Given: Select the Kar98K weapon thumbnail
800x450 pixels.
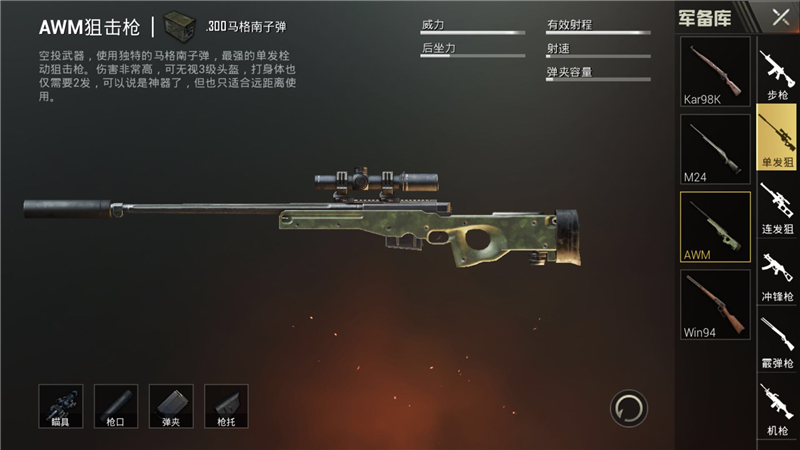Looking at the screenshot, I should (x=715, y=72).
